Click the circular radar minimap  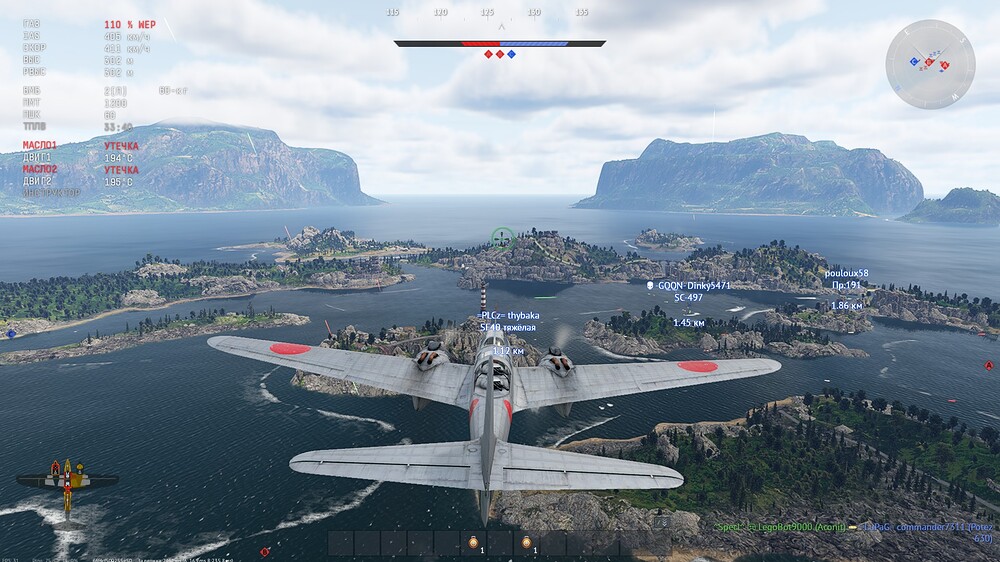930,65
